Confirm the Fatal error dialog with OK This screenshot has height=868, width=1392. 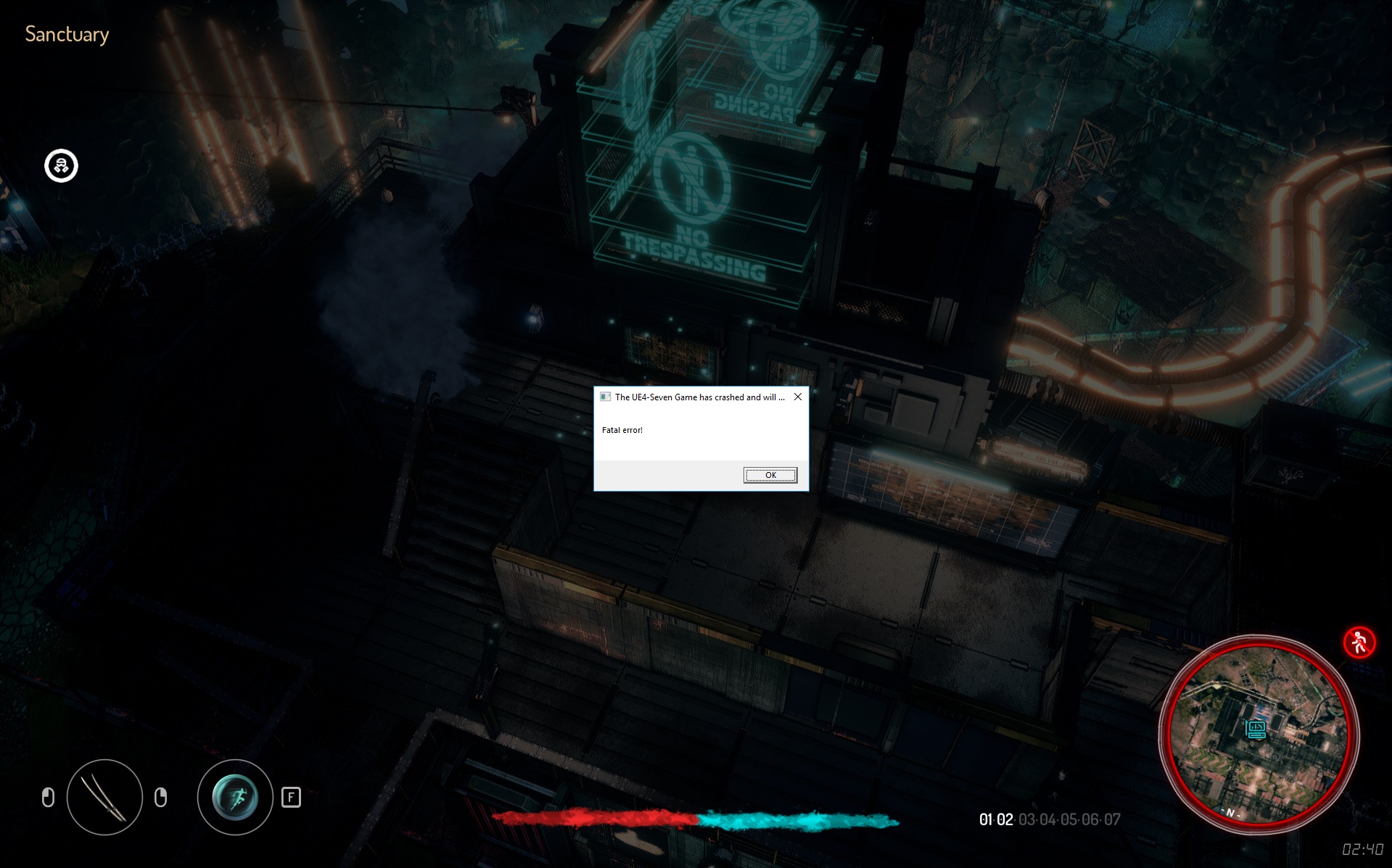770,475
